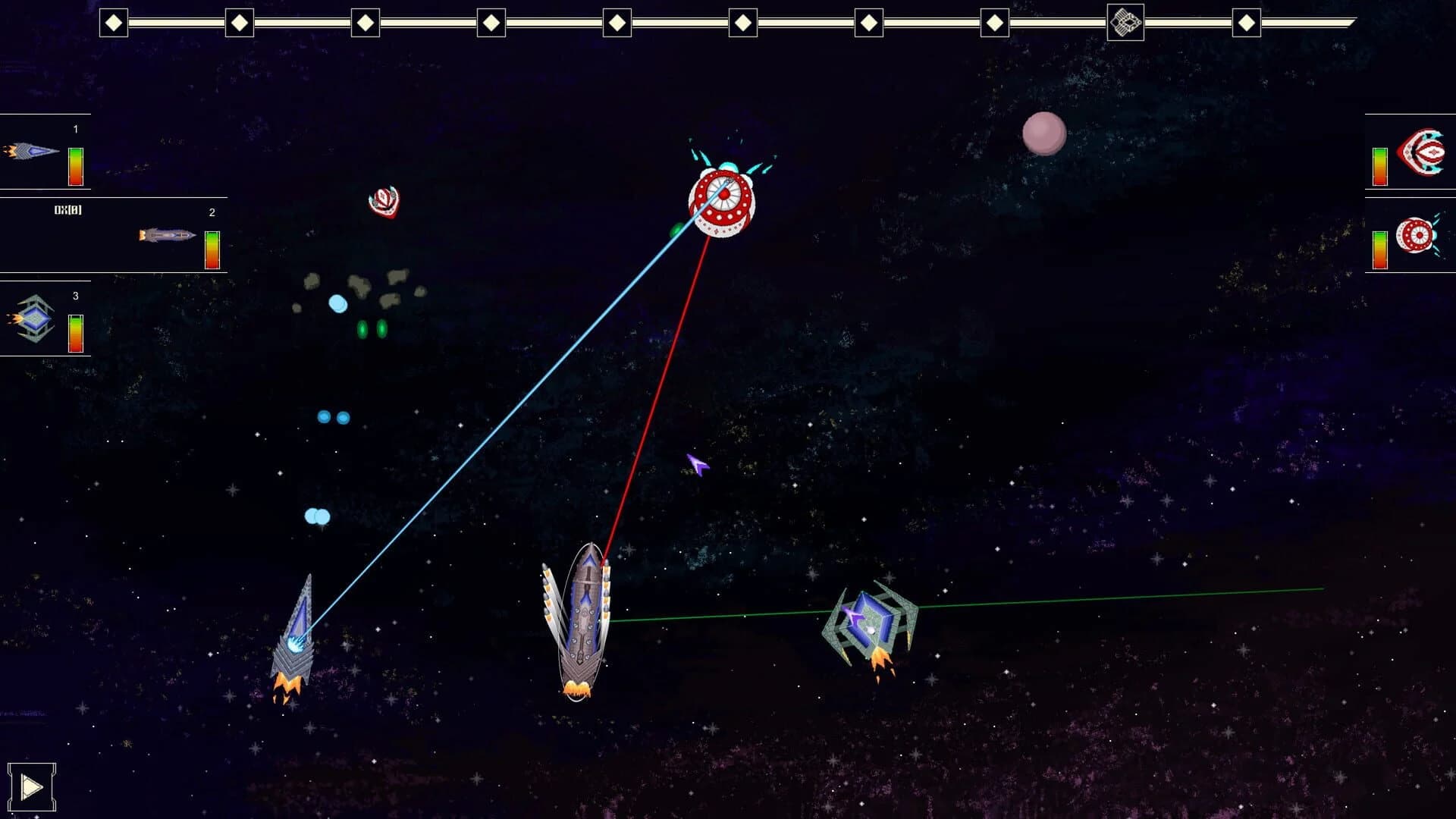Click the middle diamond marker on the top bar
Viewport: 1456px width, 819px height.
[617, 23]
